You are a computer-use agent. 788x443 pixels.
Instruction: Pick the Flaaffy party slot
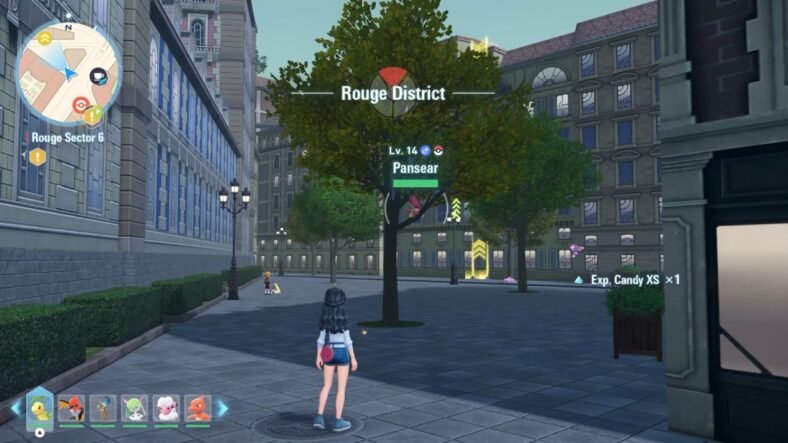click(166, 407)
